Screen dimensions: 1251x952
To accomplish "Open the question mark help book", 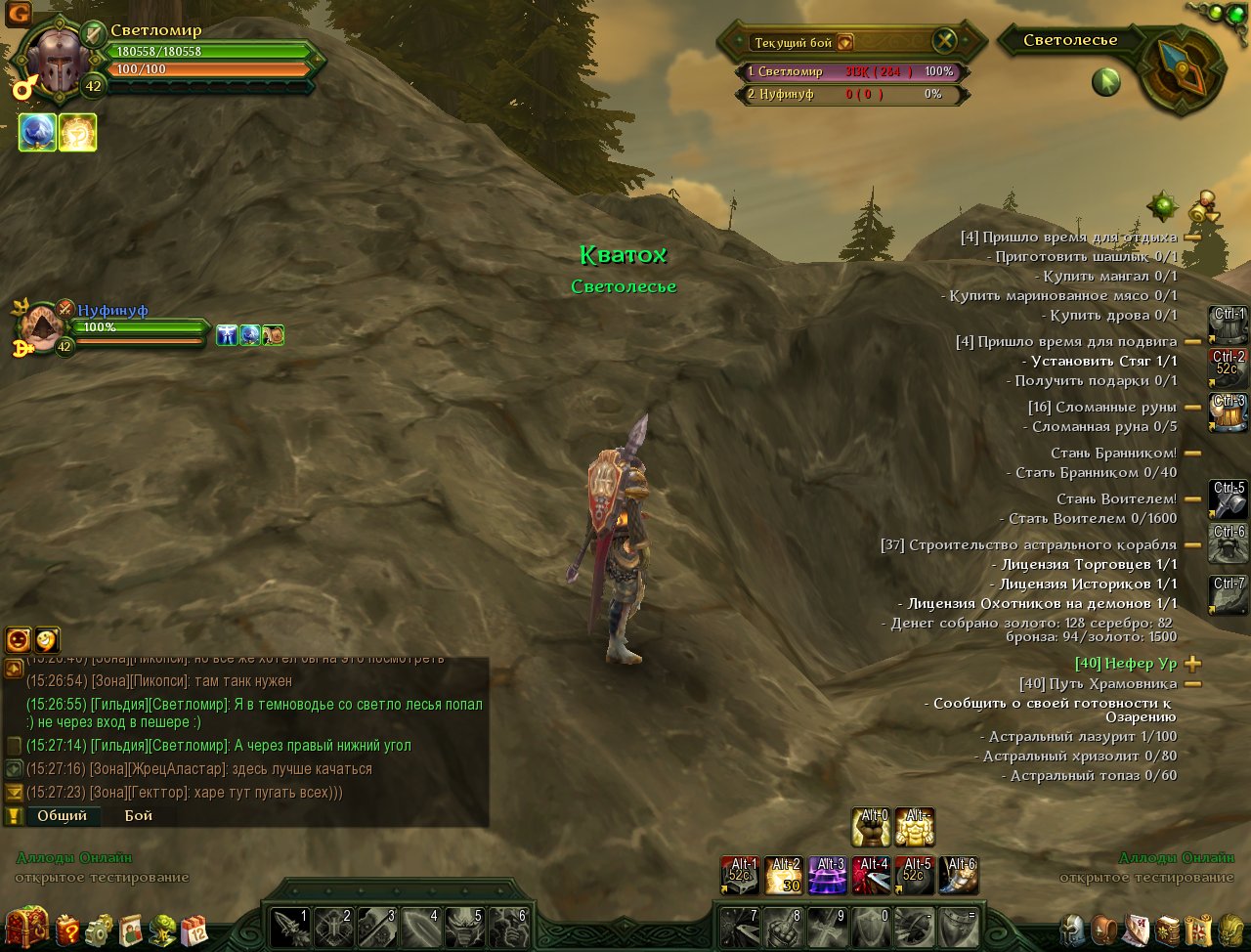I will tap(66, 930).
